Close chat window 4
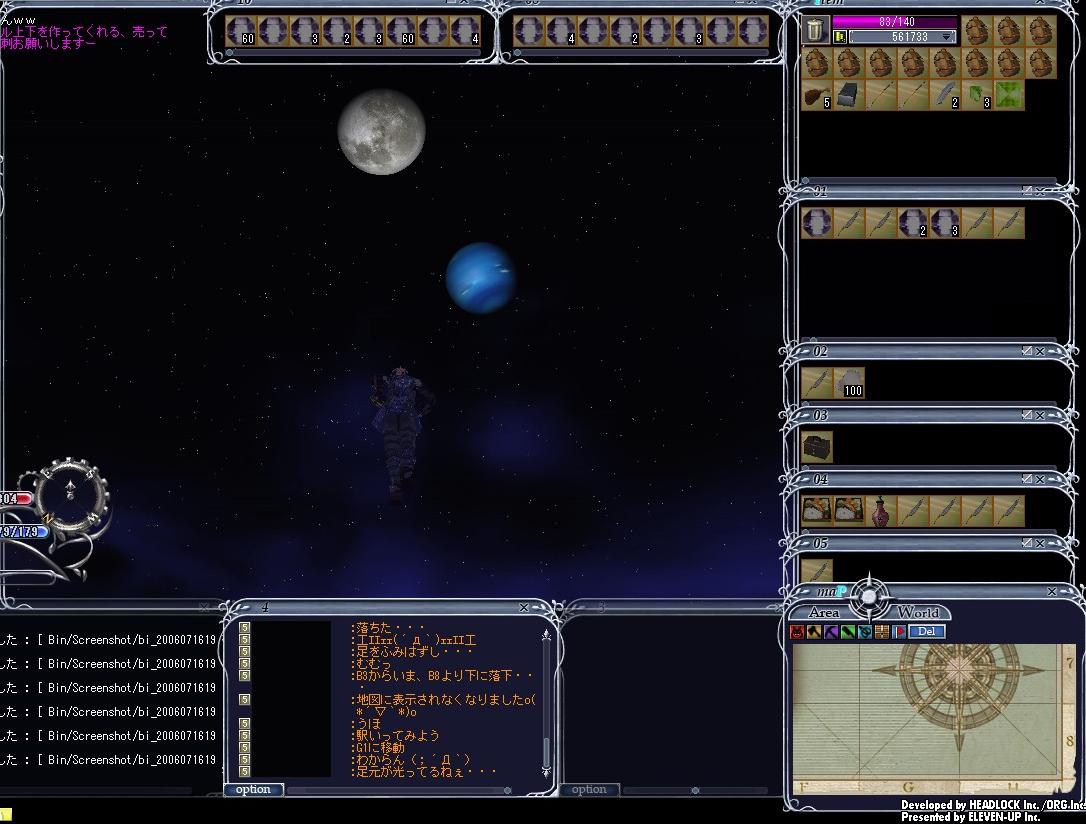This screenshot has height=824, width=1086. (x=524, y=607)
